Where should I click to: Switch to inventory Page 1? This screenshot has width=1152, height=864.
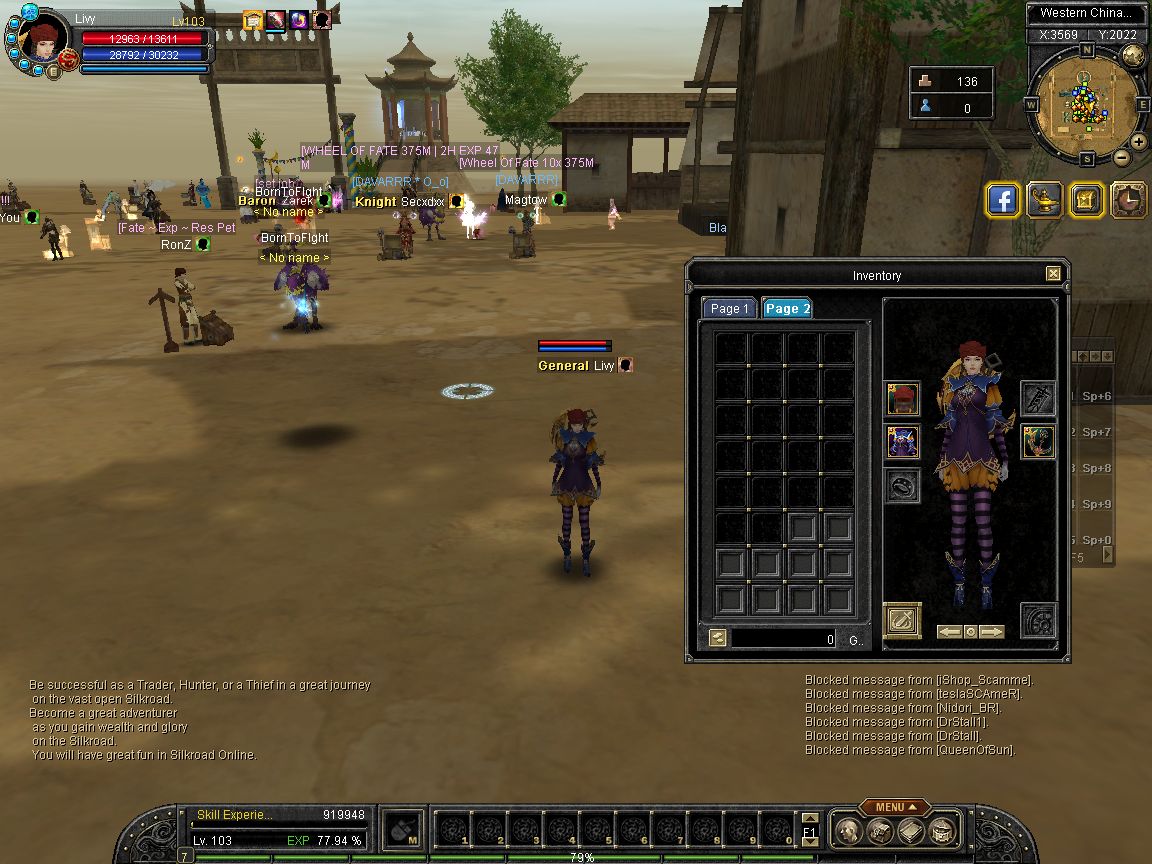729,309
